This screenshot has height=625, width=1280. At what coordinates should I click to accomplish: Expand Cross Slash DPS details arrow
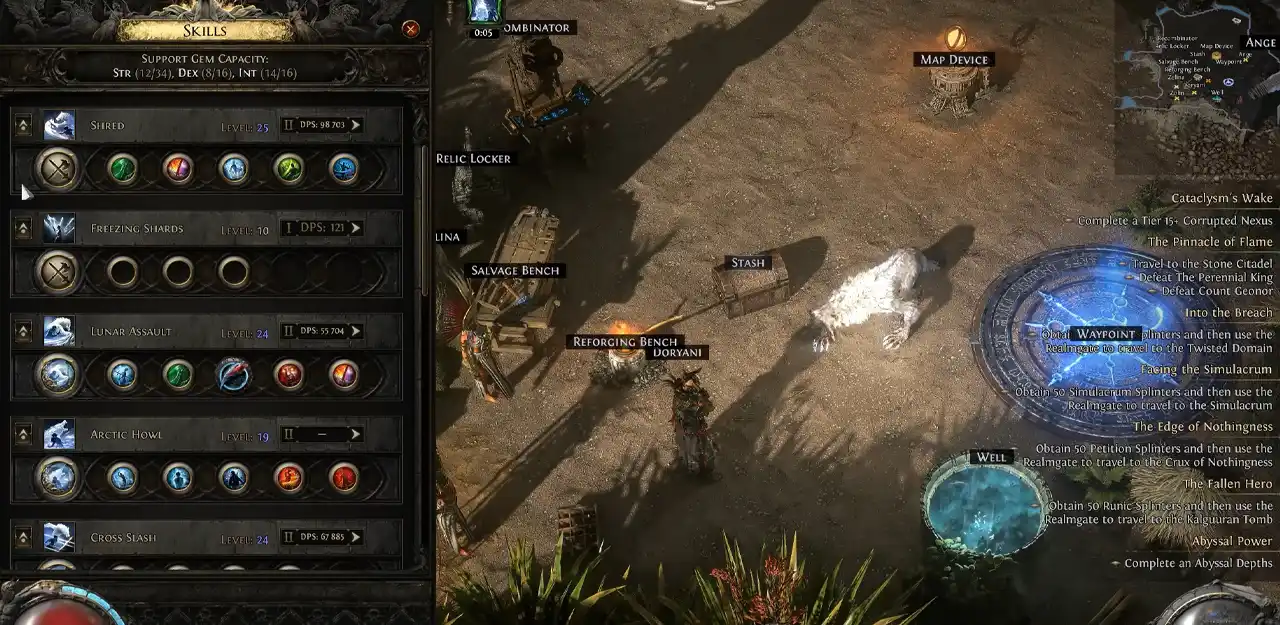pyautogui.click(x=355, y=537)
